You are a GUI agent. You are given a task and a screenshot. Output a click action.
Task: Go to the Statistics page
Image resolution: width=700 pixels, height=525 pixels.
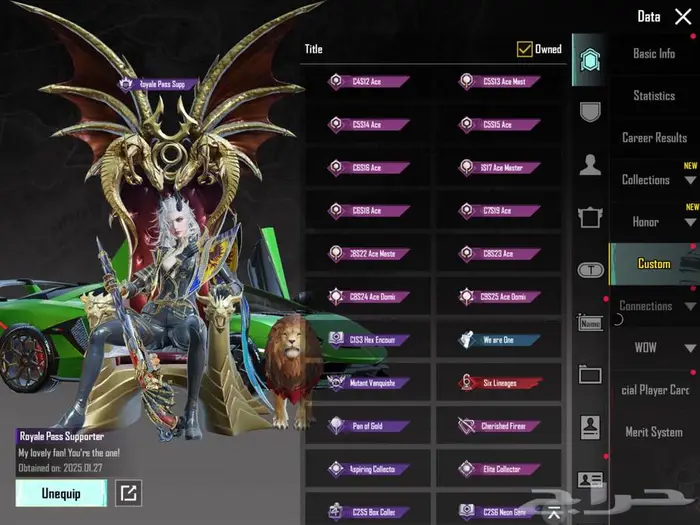(654, 96)
